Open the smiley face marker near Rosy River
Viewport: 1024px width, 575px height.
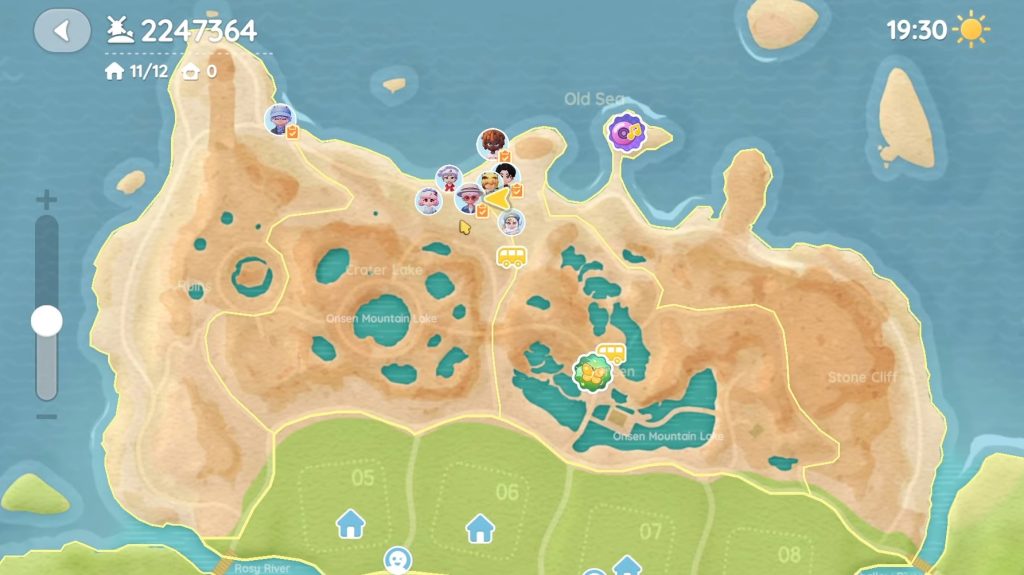click(x=398, y=558)
